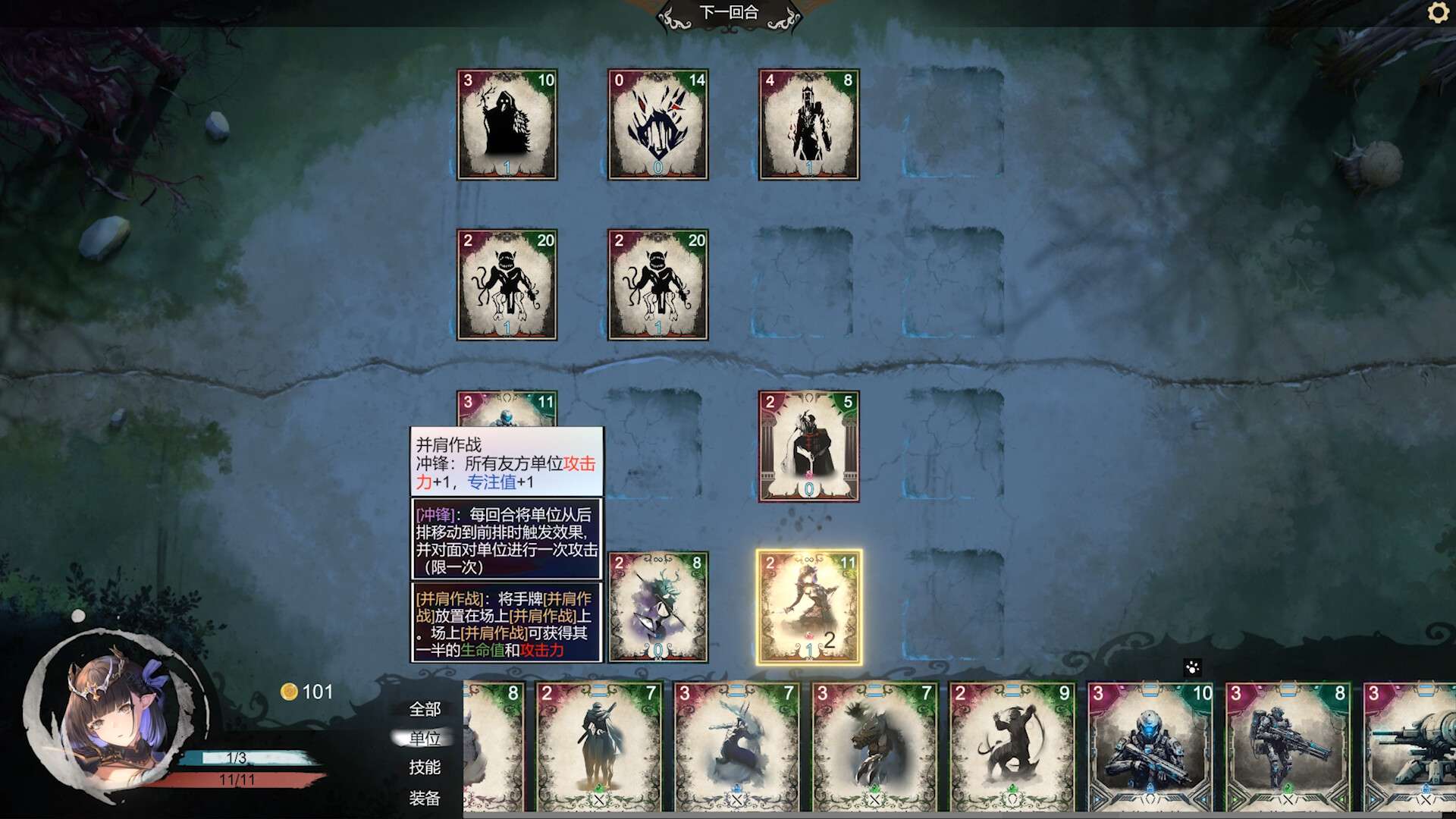Select the paw print icon above the hand
This screenshot has height=819, width=1456.
point(1193,669)
